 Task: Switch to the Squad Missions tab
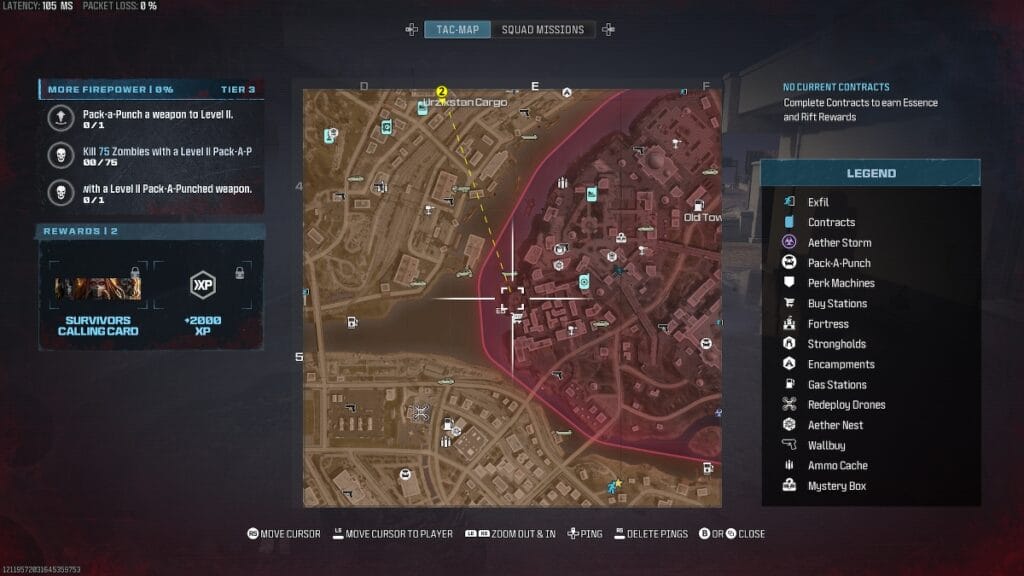[x=542, y=29]
